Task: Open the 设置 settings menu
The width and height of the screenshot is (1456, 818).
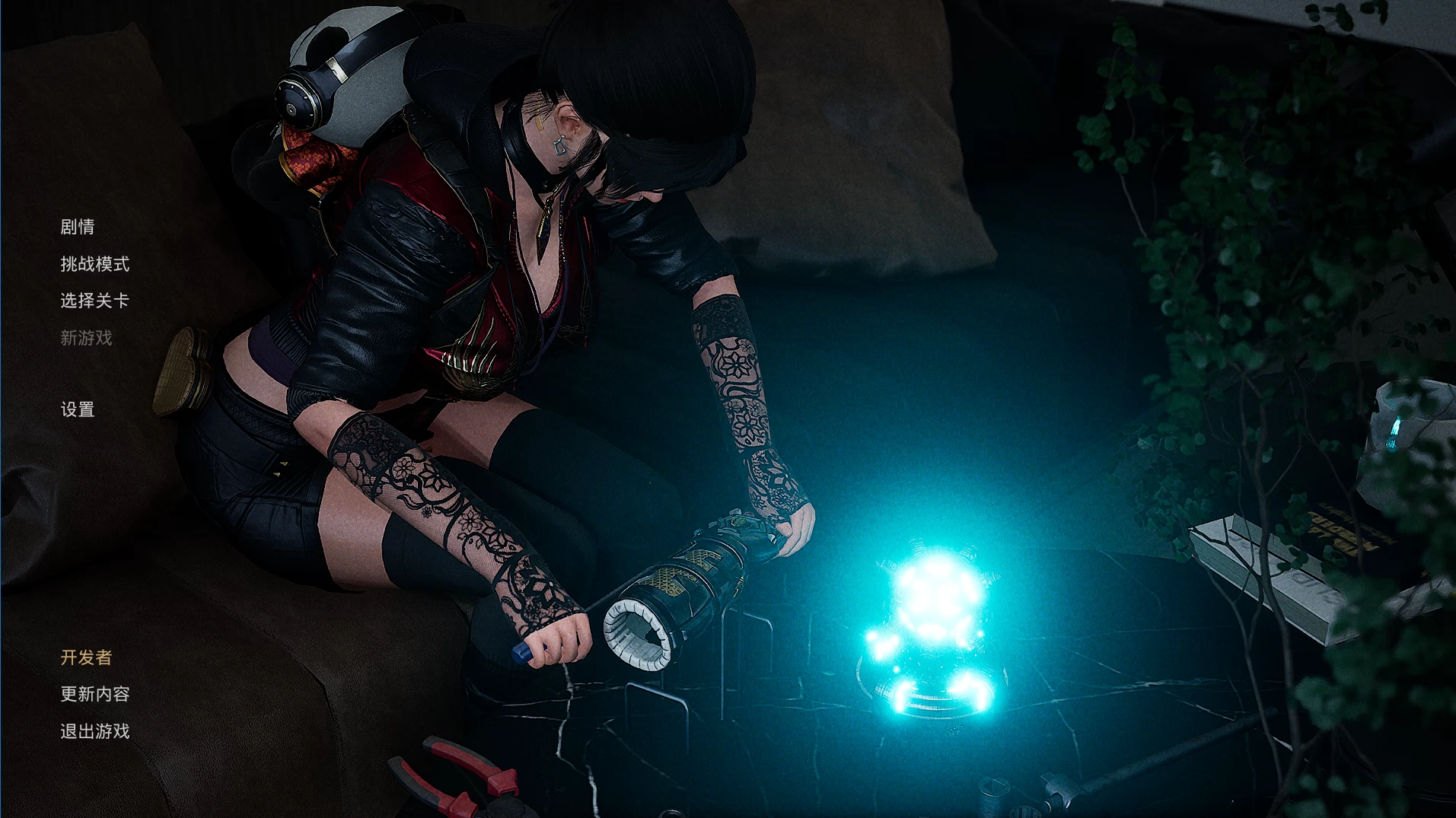Action: pos(78,409)
